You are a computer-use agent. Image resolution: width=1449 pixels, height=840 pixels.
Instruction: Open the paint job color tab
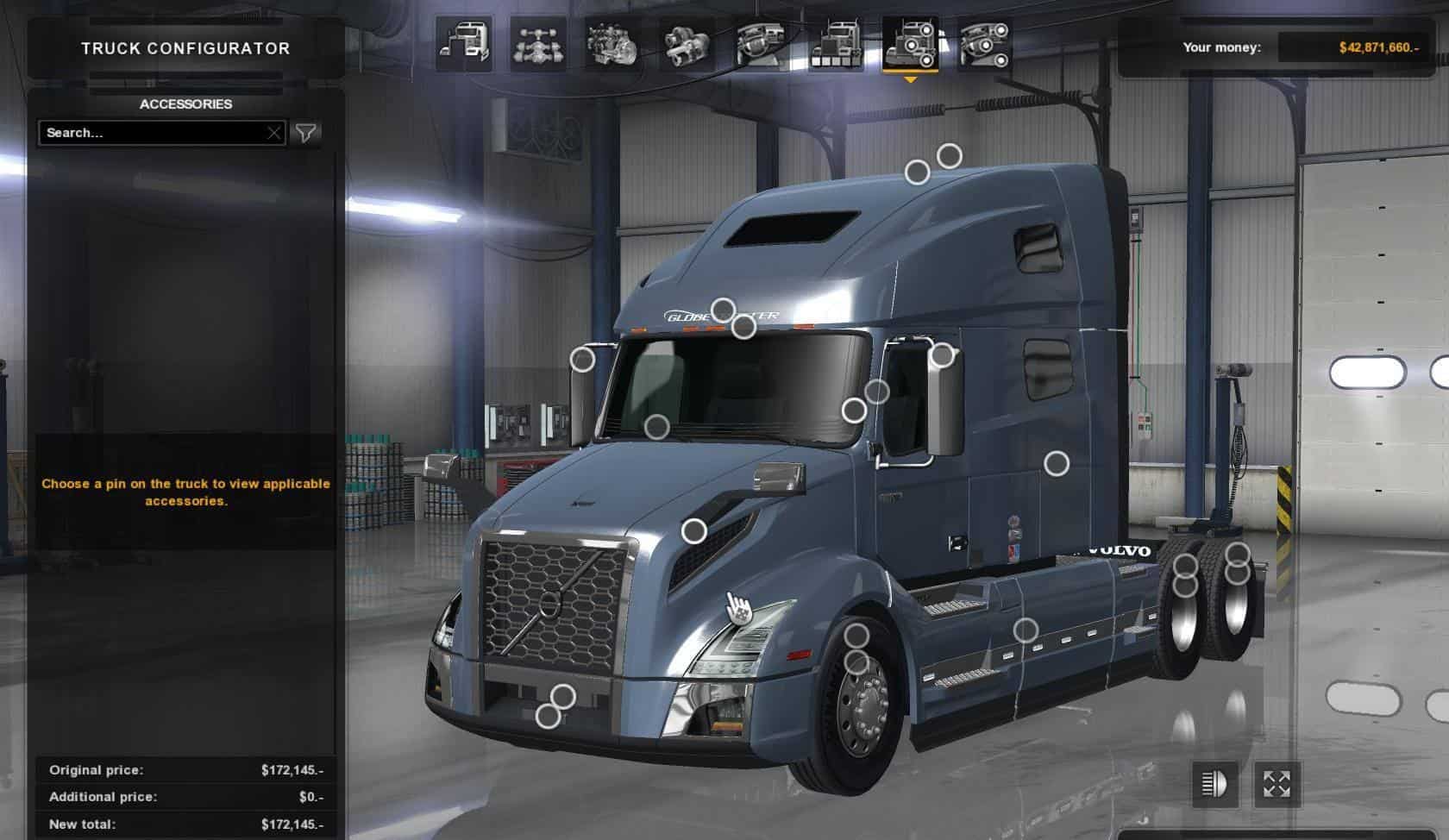click(x=836, y=43)
